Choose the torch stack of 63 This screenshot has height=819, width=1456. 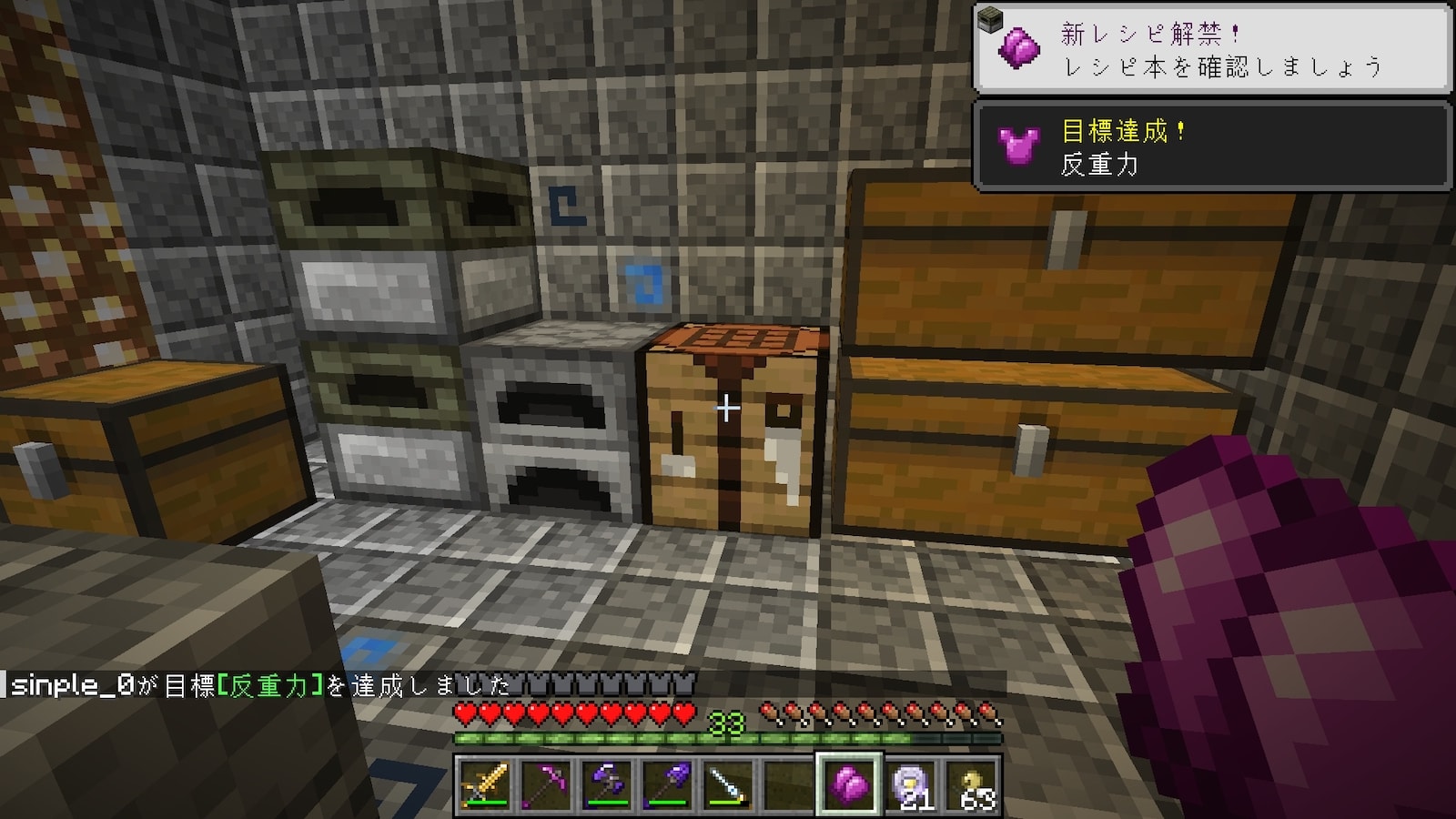pyautogui.click(x=971, y=784)
